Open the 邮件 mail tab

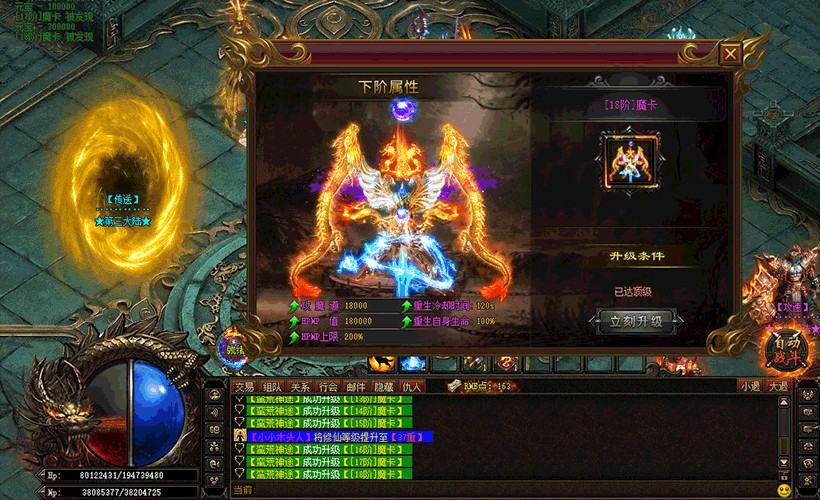356,386
